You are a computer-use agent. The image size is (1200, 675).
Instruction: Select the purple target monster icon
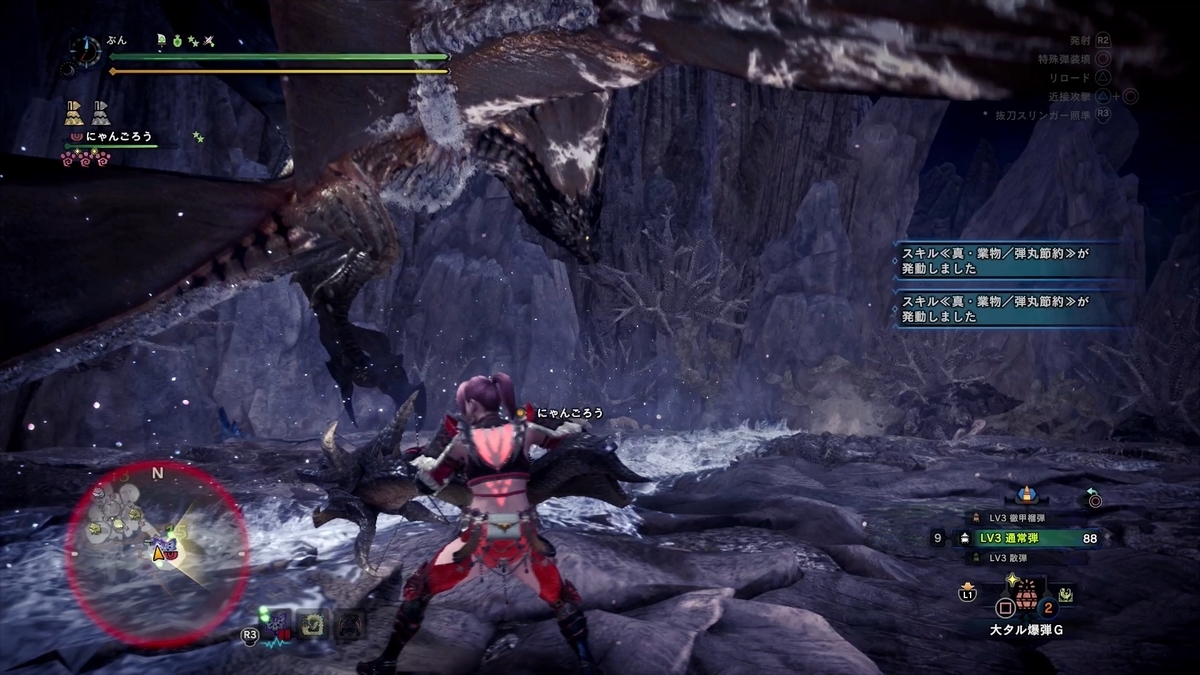point(279,623)
